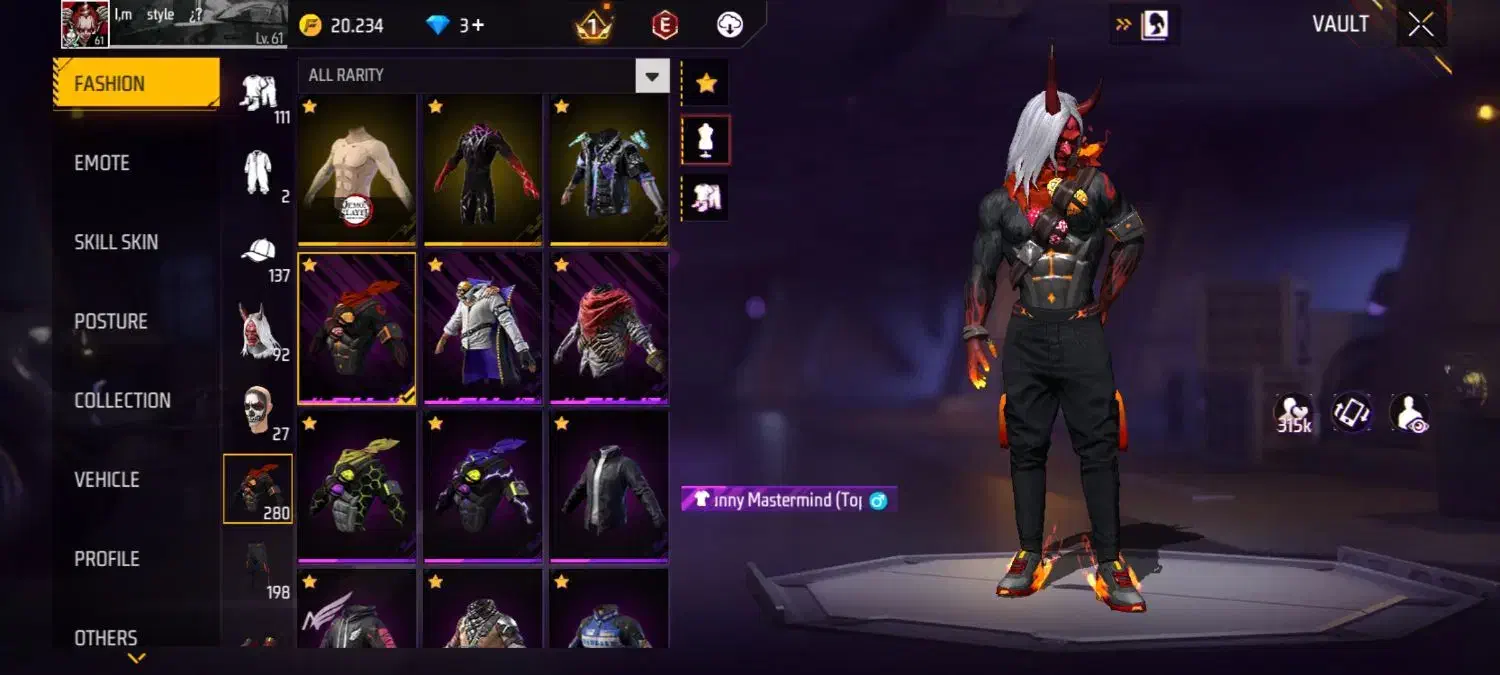Select the Posture menu entry
Viewport: 1500px width, 675px height.
click(x=111, y=321)
